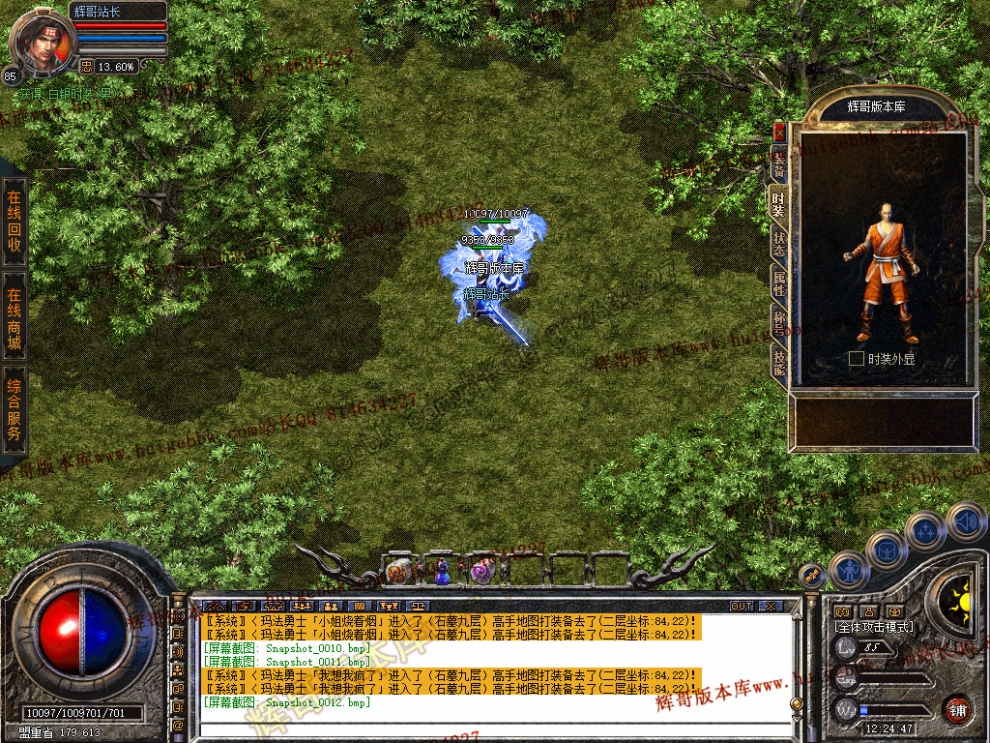This screenshot has height=743, width=990.
Task: Use the blue potion in the hotbar
Action: coord(441,571)
